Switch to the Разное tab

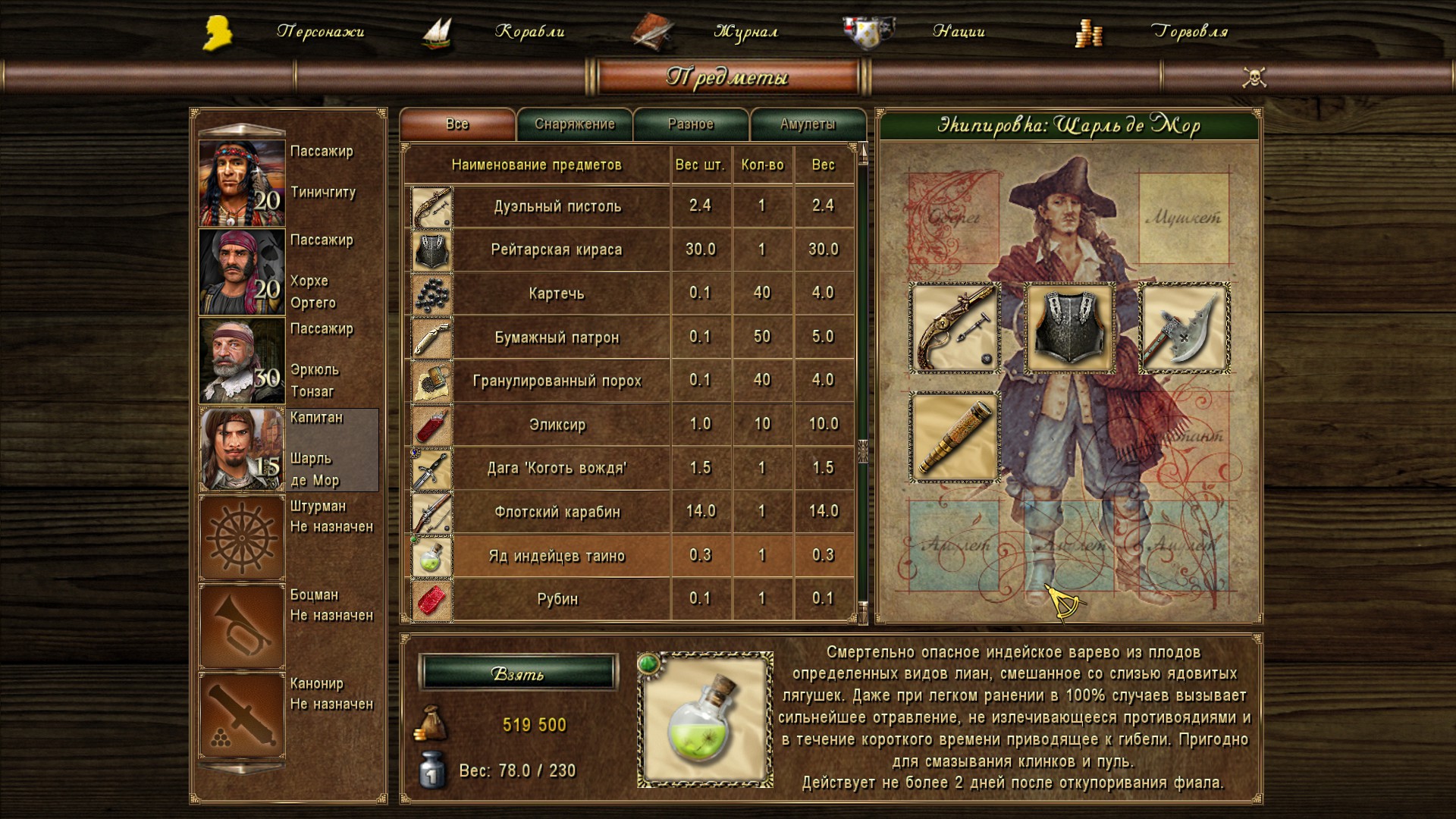pos(691,124)
